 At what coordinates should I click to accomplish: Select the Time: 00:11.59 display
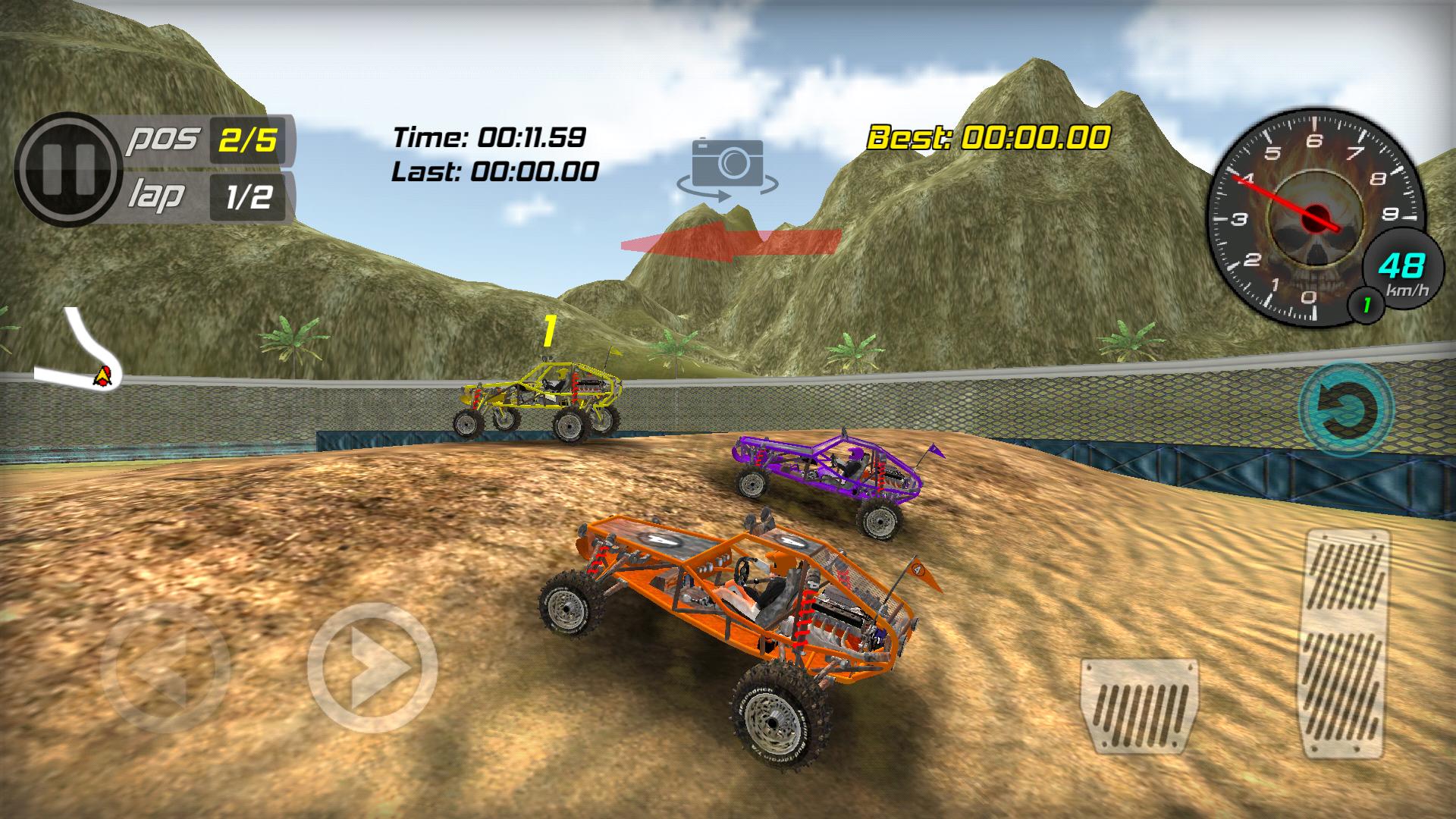pyautogui.click(x=488, y=136)
